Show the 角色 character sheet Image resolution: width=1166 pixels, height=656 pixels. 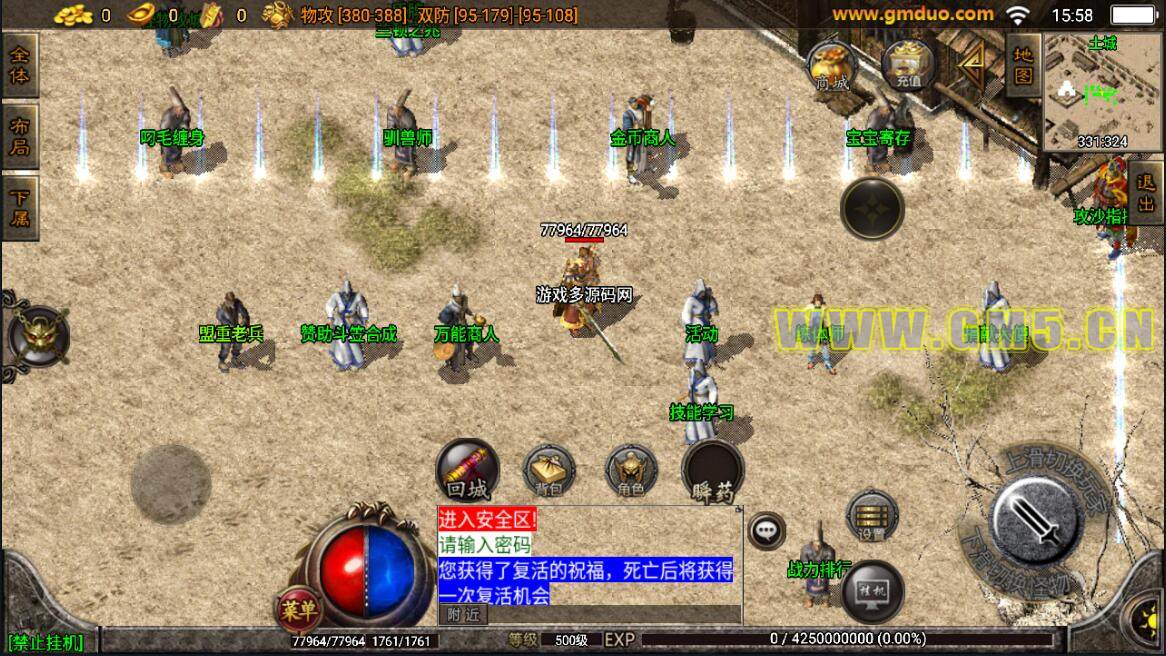click(x=631, y=470)
